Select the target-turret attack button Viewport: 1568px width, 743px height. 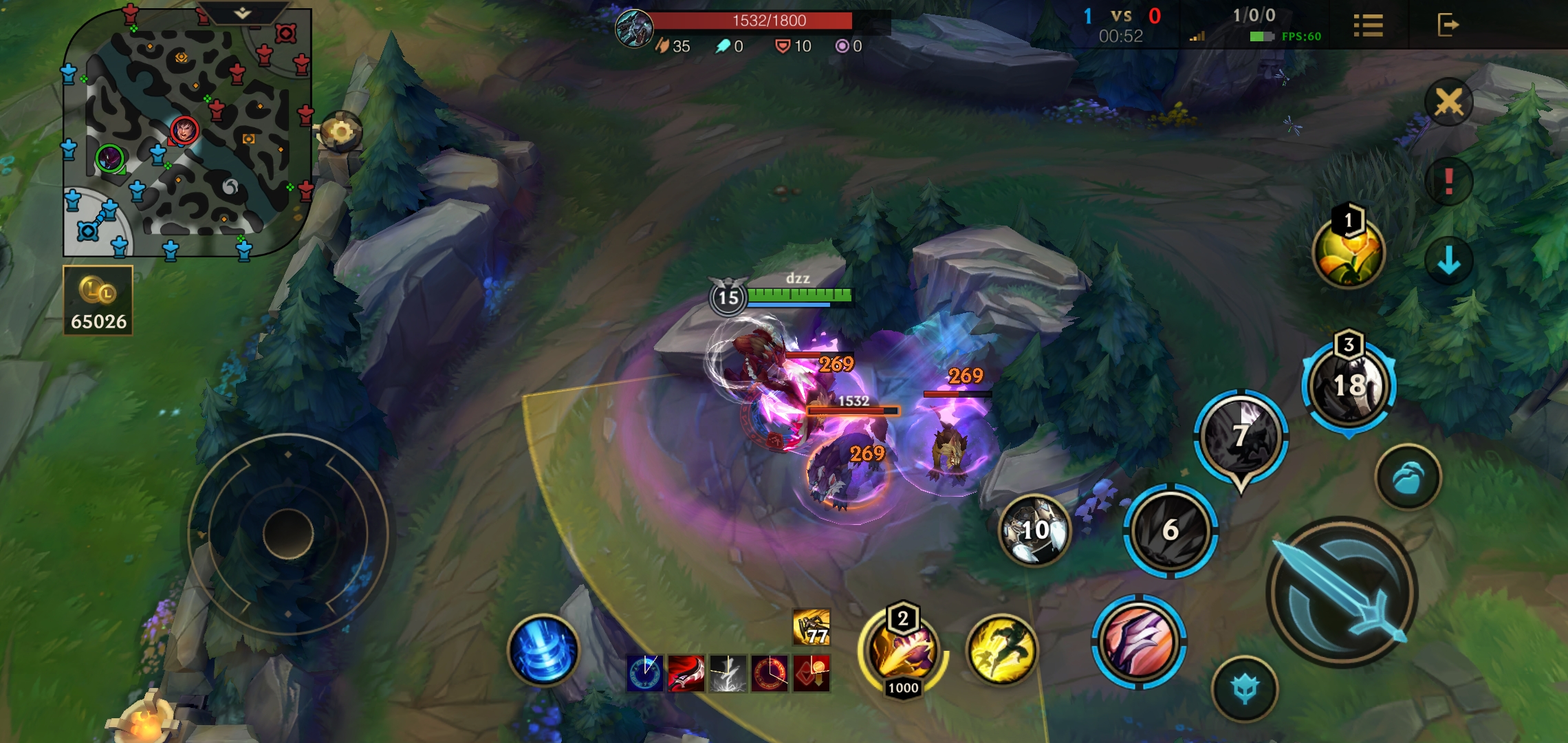coord(1245,689)
